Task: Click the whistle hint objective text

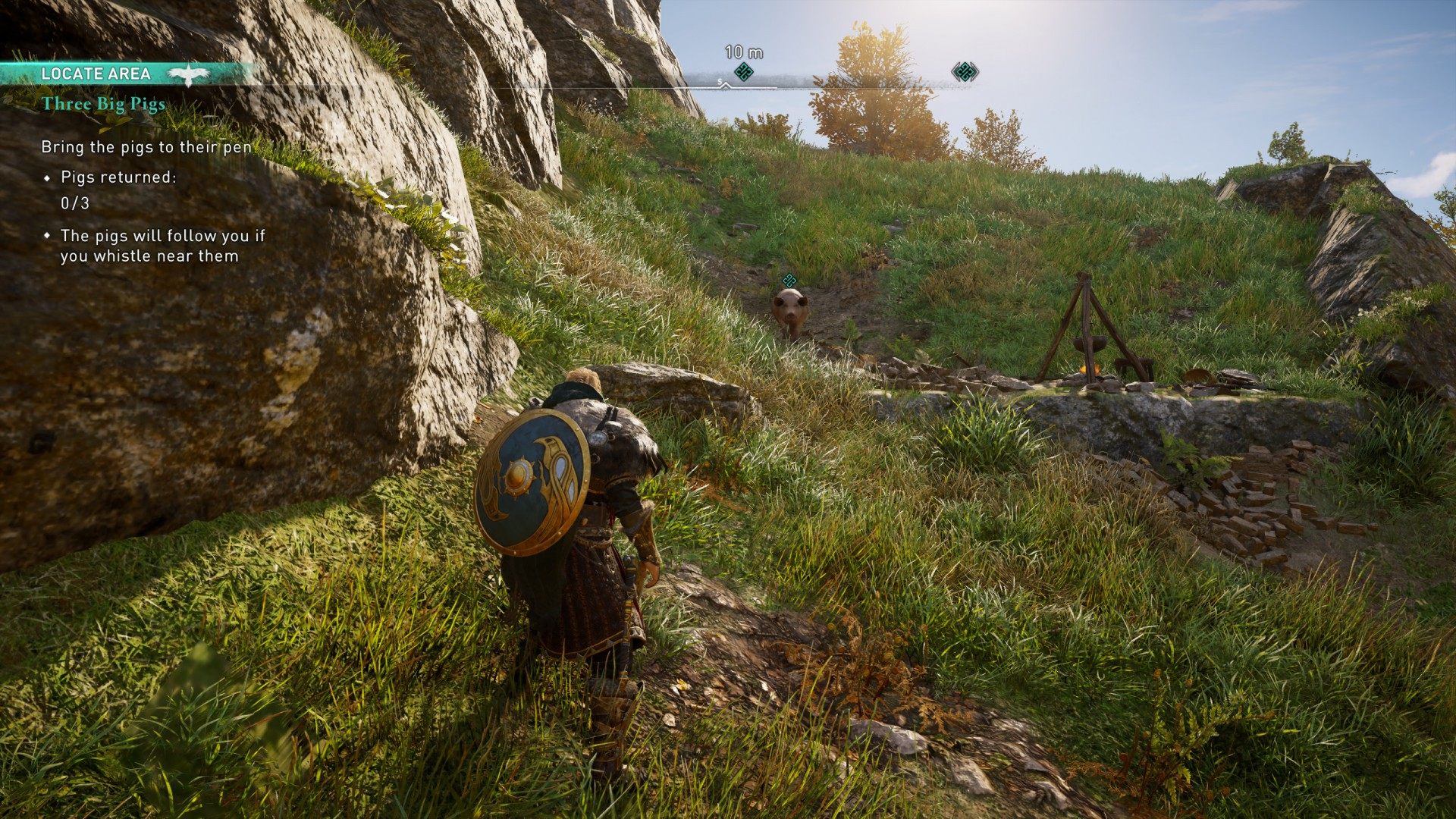Action: pos(162,246)
